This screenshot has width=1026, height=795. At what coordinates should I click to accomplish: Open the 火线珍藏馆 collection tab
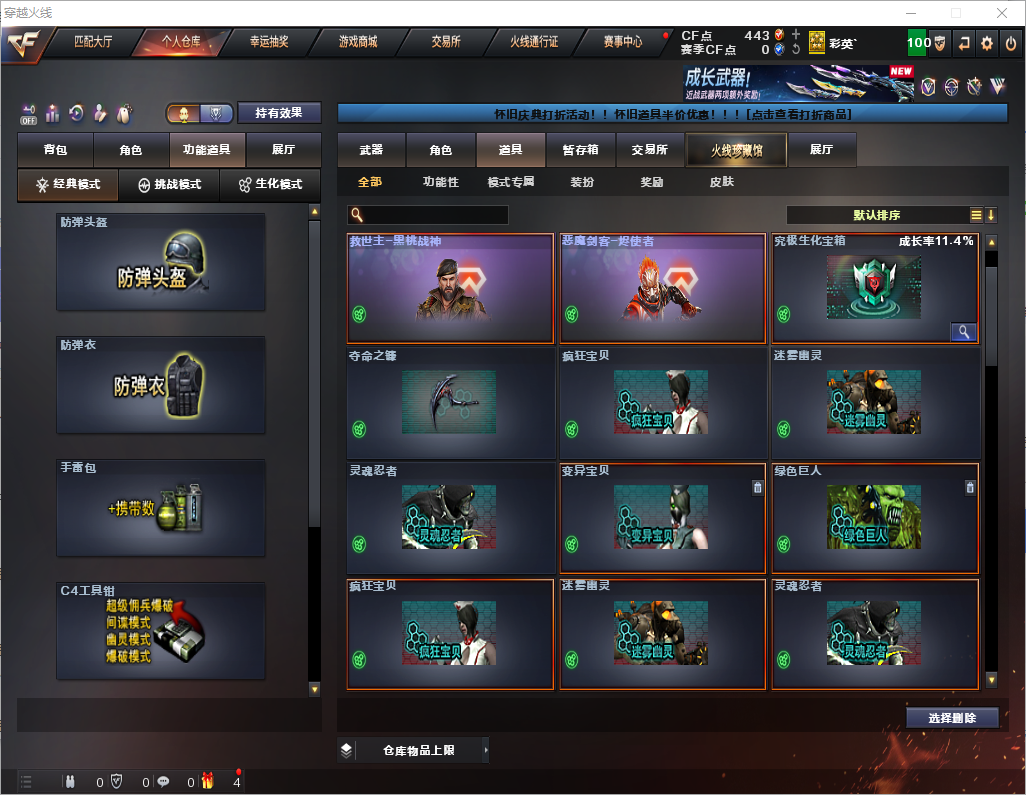(x=736, y=150)
